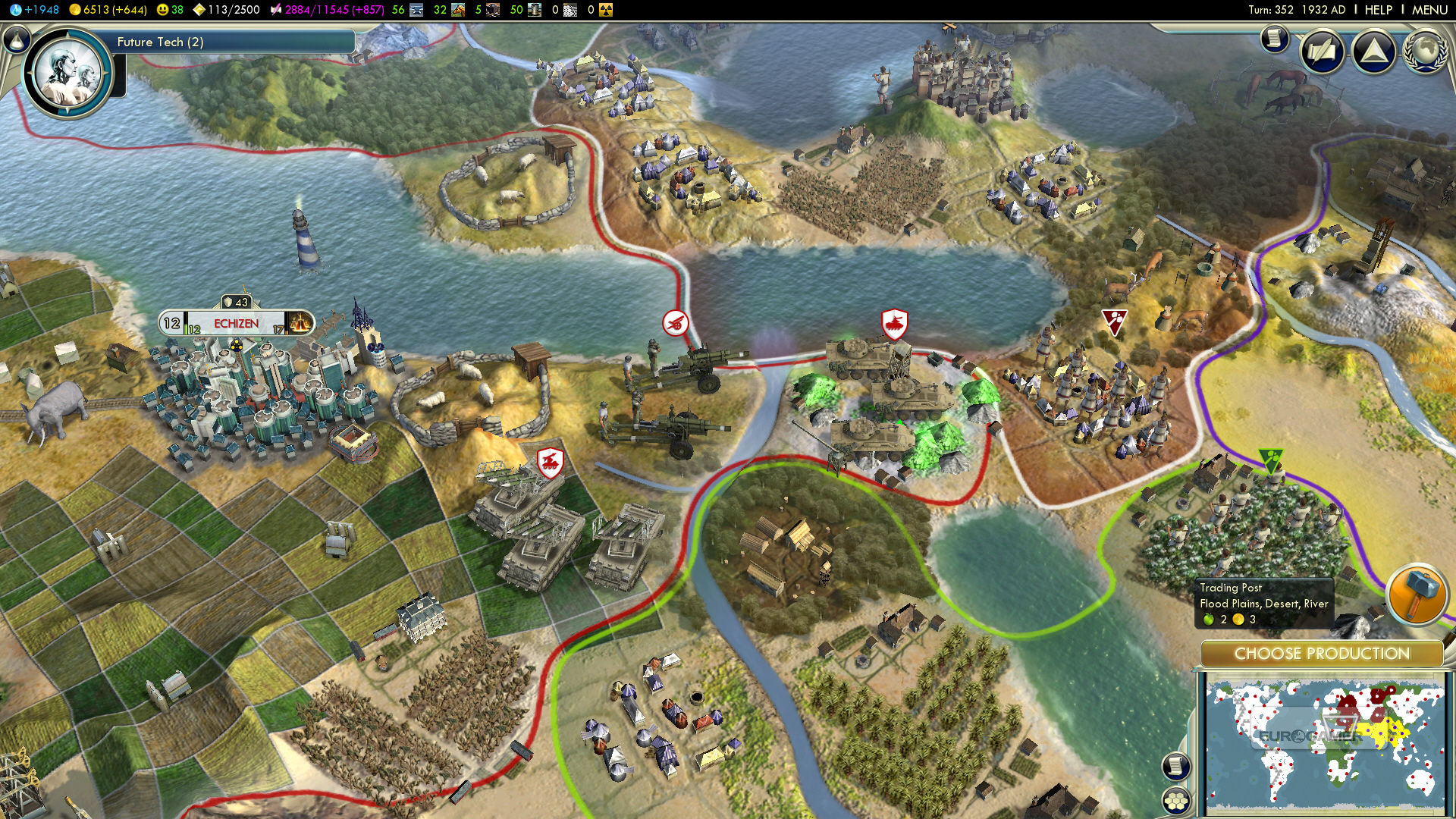Select the artillery unit flag
The height and width of the screenshot is (819, 1456).
pyautogui.click(x=675, y=324)
